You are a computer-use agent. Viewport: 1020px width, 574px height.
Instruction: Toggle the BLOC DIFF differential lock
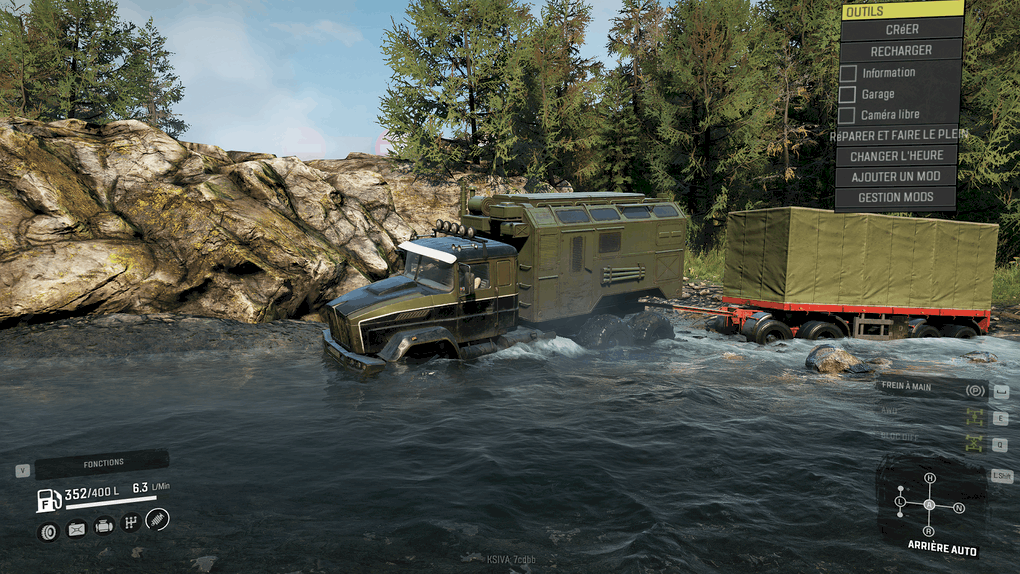(974, 441)
